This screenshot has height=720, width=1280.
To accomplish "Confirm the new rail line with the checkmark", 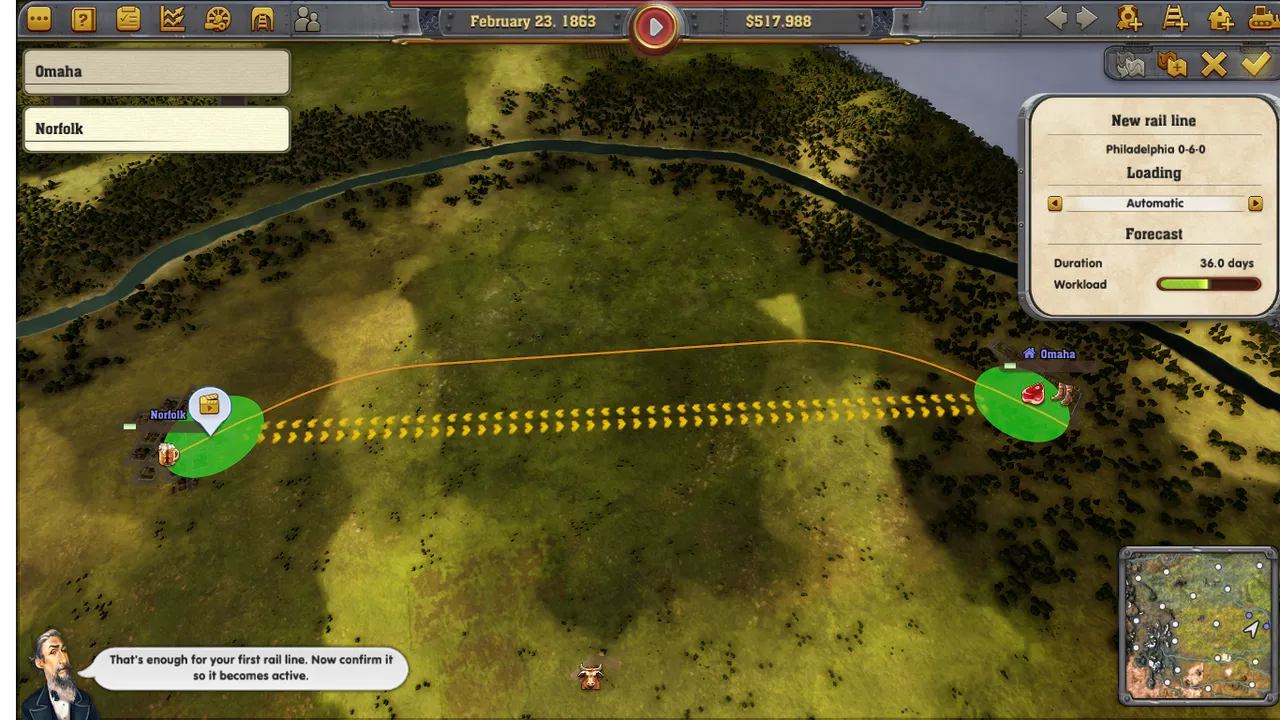I will click(1255, 65).
